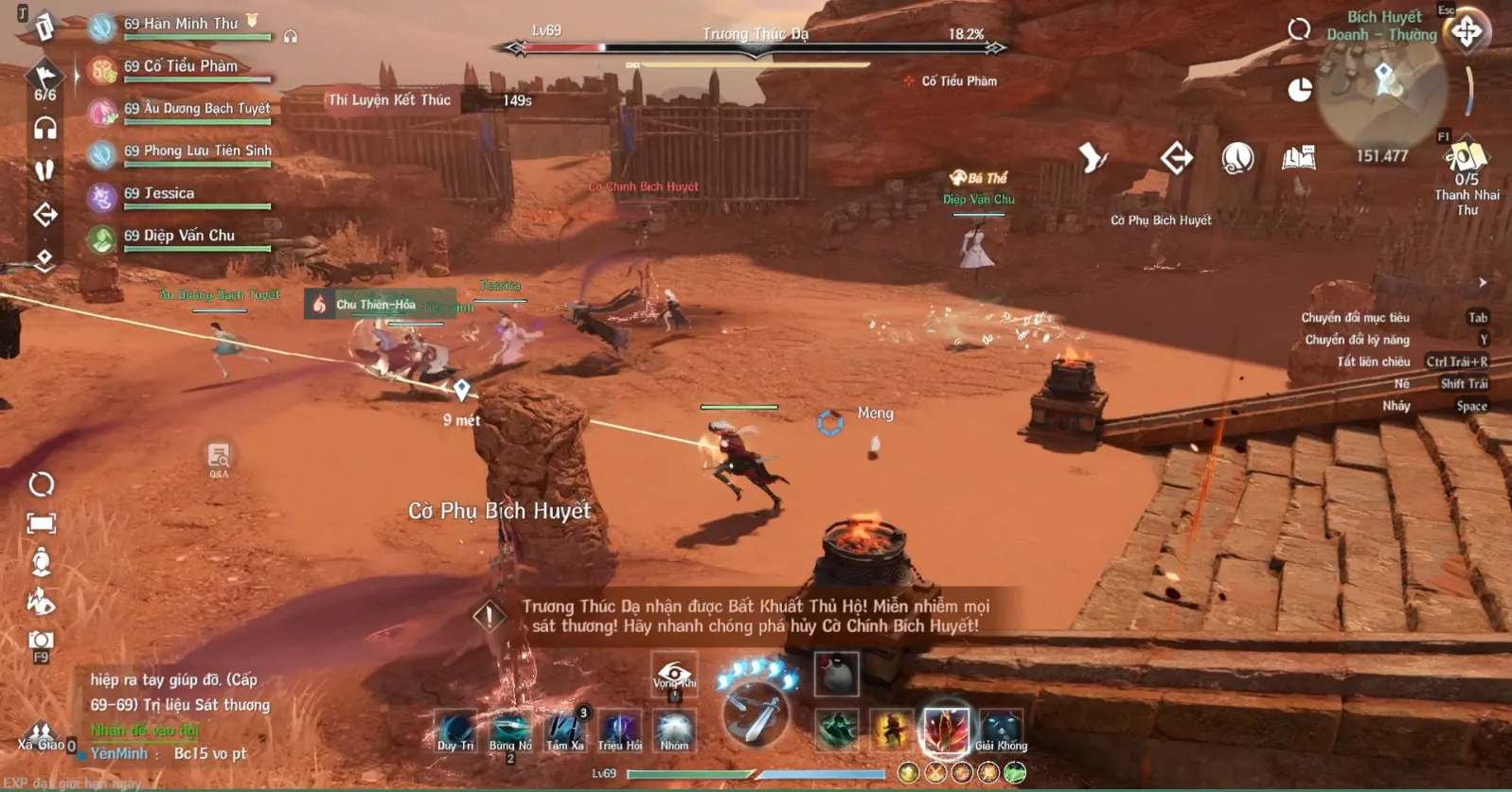The width and height of the screenshot is (1512, 792).
Task: Cast the Triệu Hồi skill
Action: 620,730
